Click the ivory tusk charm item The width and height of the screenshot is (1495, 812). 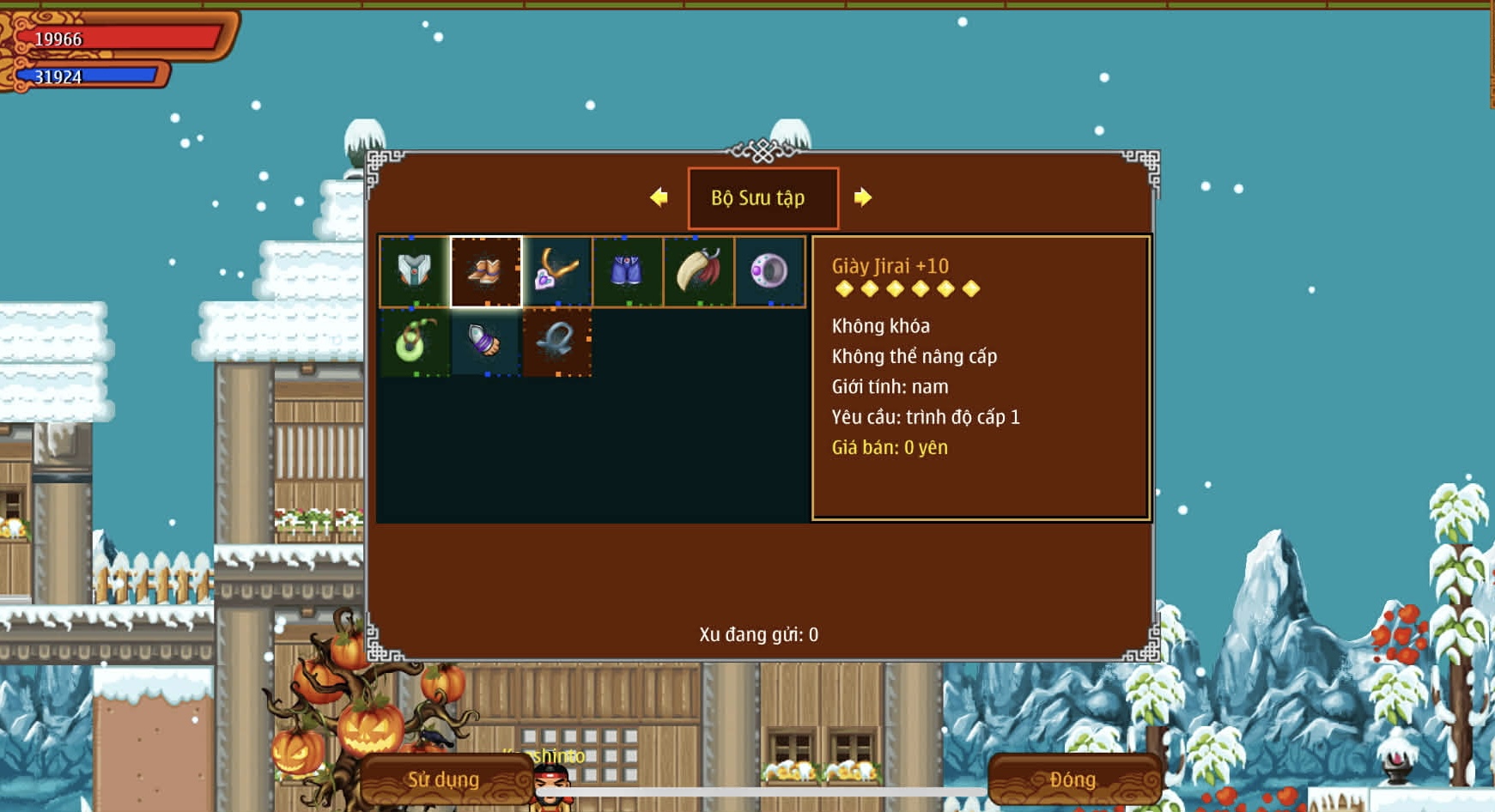(699, 271)
